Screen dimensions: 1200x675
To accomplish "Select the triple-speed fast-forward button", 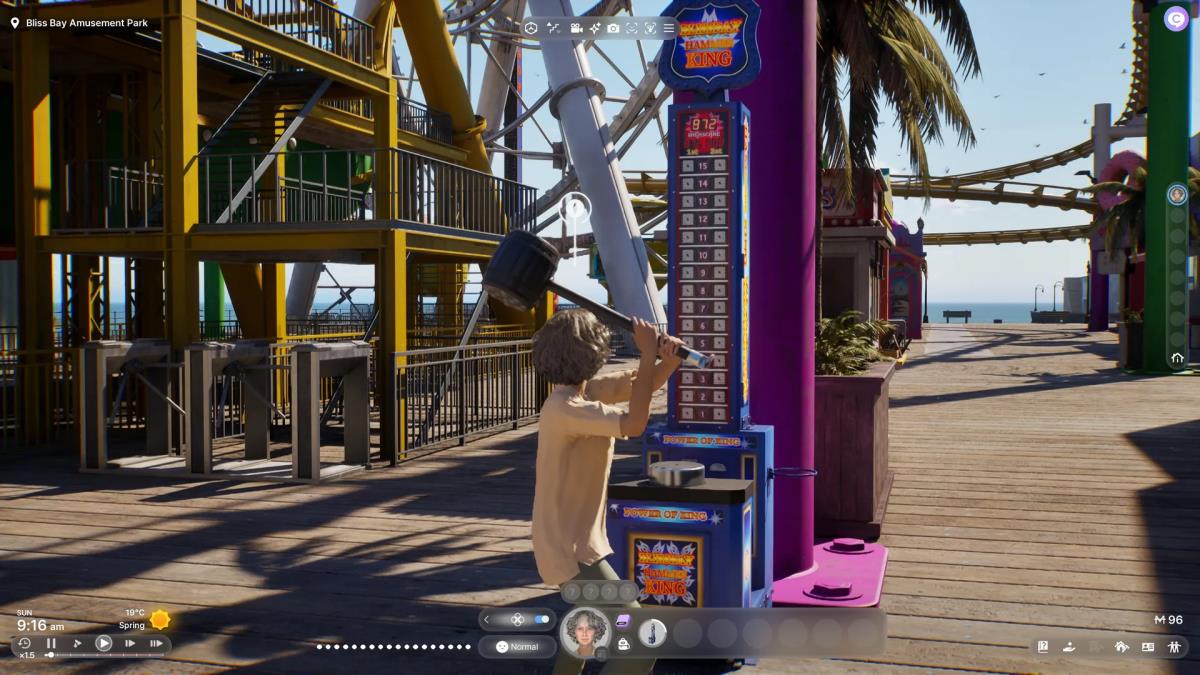I will coord(156,644).
